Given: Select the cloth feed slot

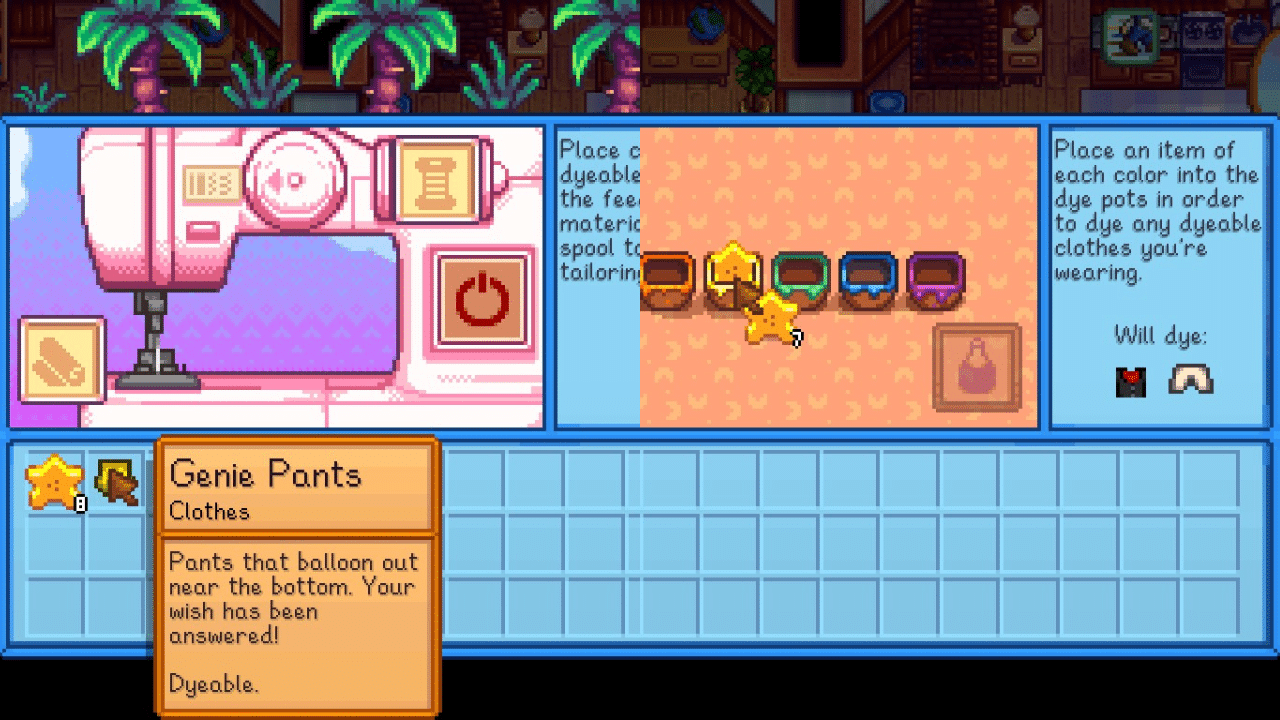Looking at the screenshot, I should point(63,360).
